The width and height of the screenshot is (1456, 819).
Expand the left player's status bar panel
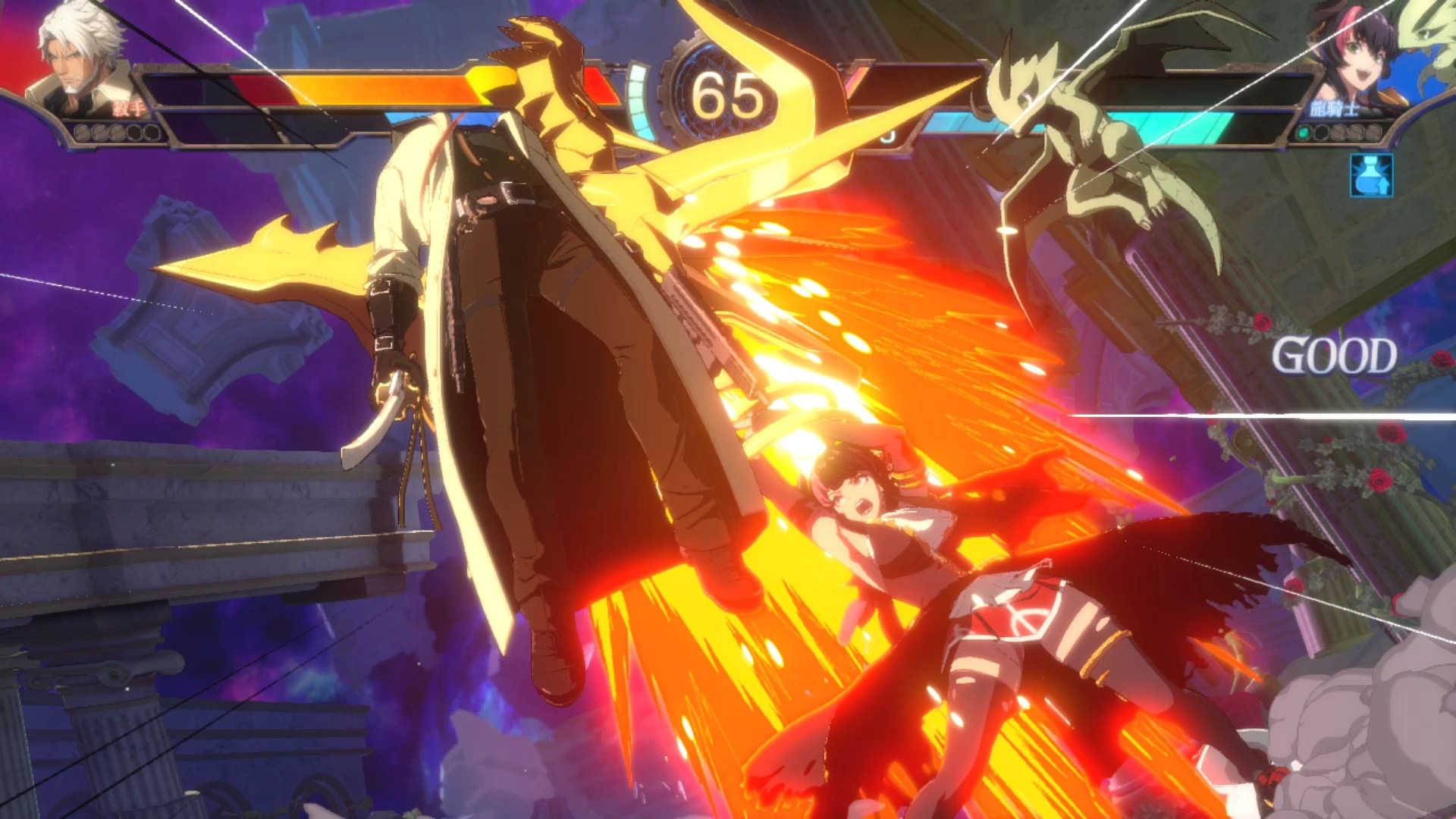(x=227, y=99)
